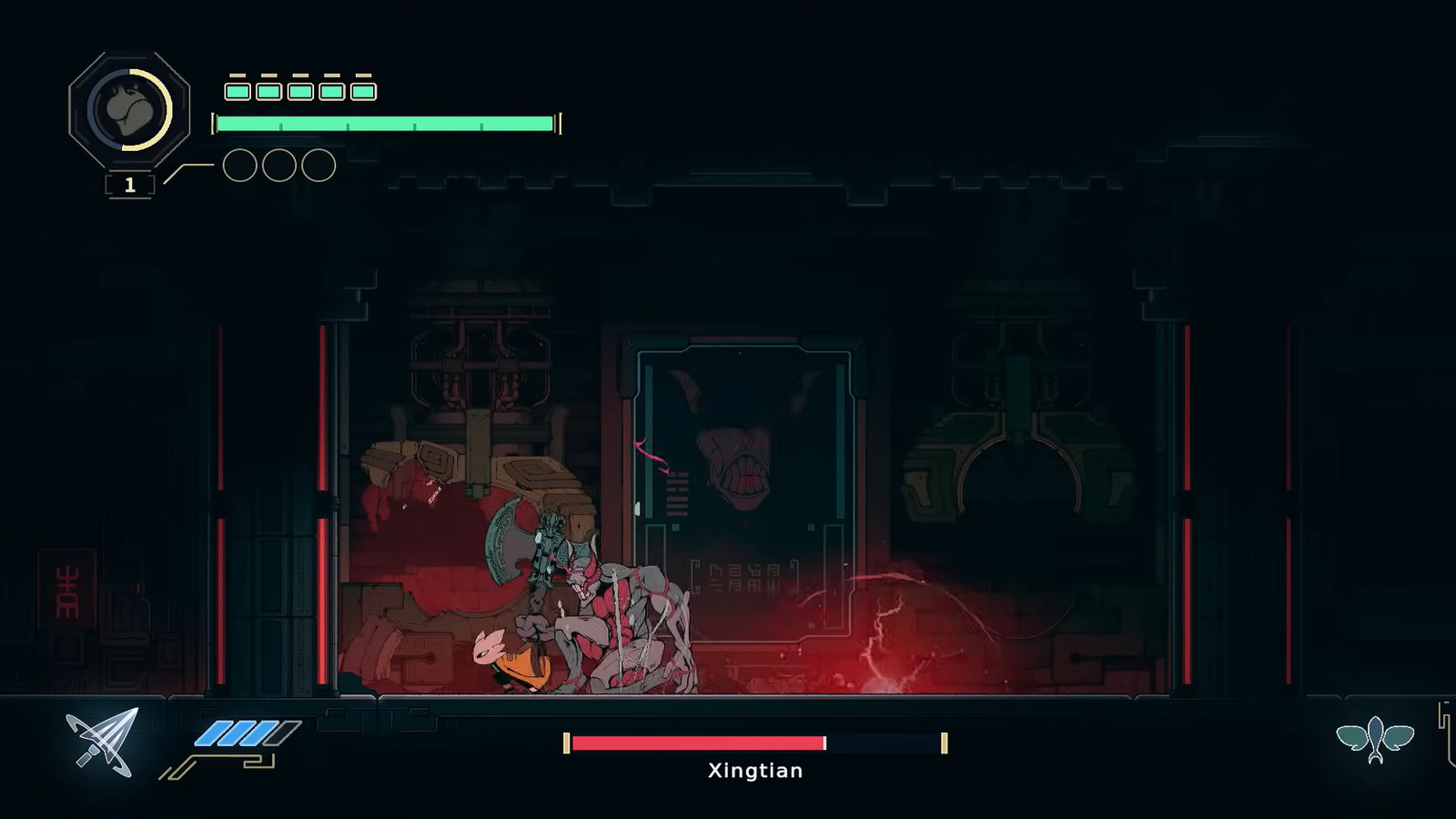
Task: Select the bow and arrow weapon icon
Action: click(x=103, y=742)
